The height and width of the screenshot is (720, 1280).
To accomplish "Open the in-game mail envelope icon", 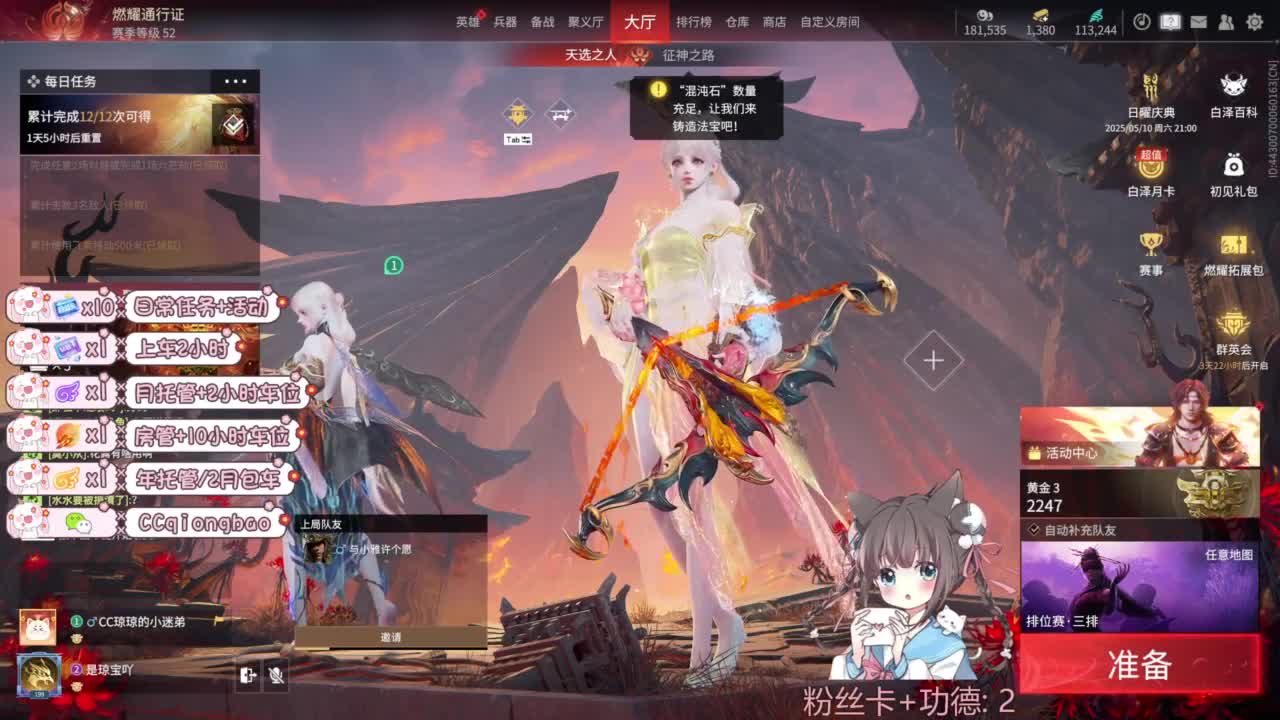I will (x=1198, y=20).
